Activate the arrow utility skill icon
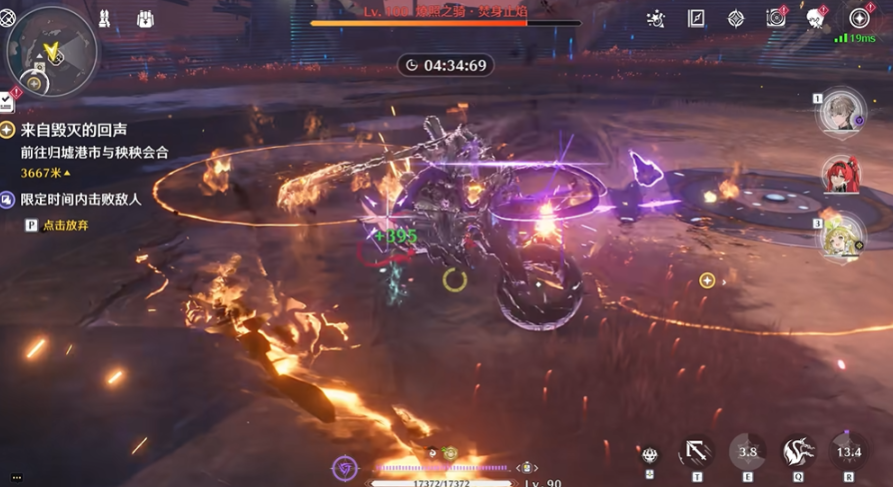The height and width of the screenshot is (487, 893). point(697,452)
